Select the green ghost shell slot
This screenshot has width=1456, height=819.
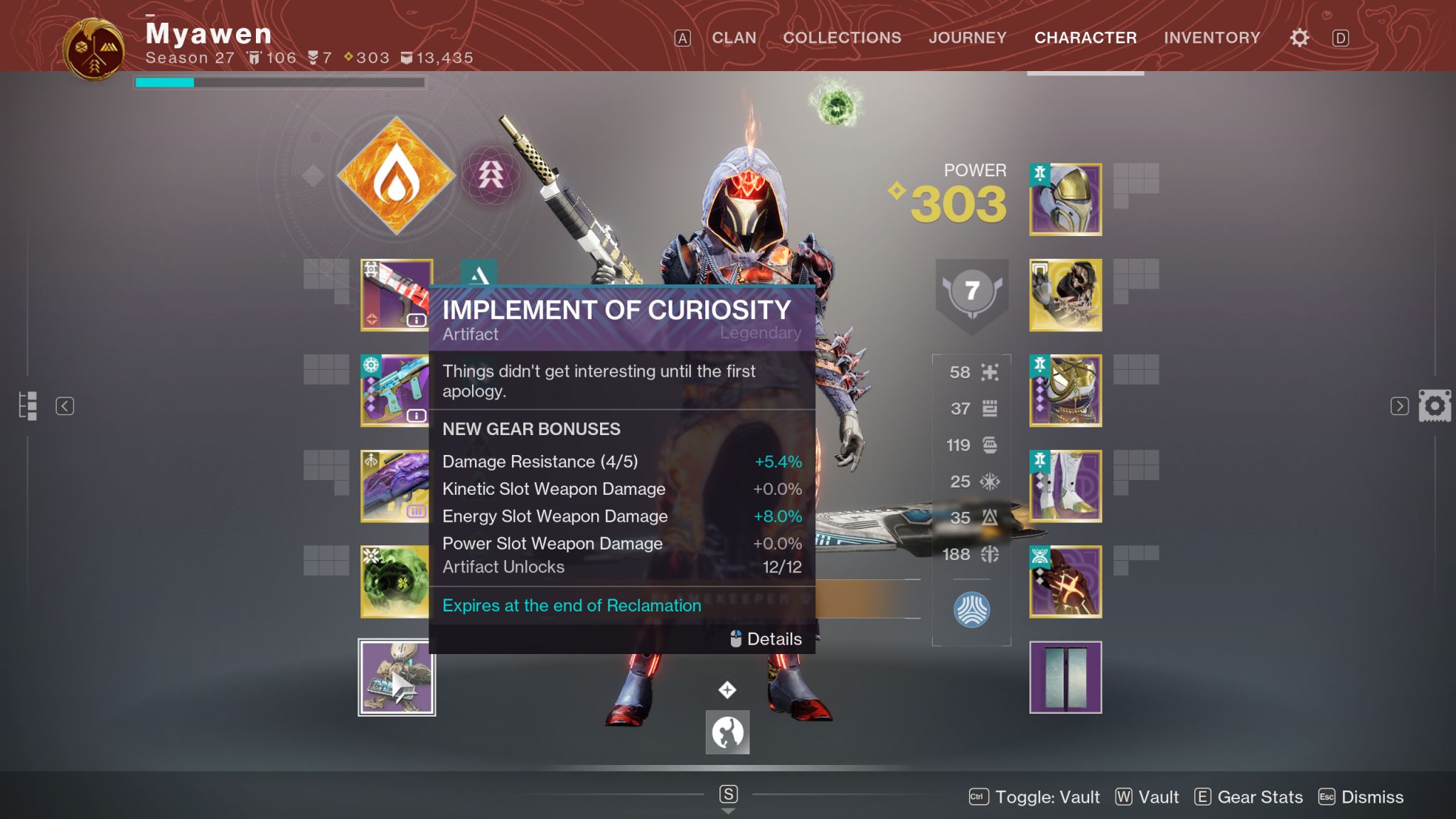395,582
